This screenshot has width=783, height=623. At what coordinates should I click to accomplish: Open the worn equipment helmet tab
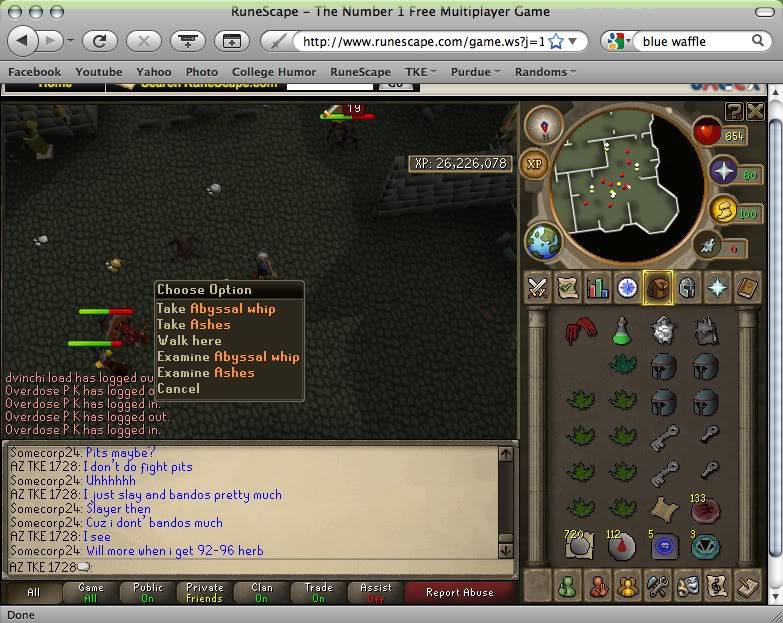point(688,288)
